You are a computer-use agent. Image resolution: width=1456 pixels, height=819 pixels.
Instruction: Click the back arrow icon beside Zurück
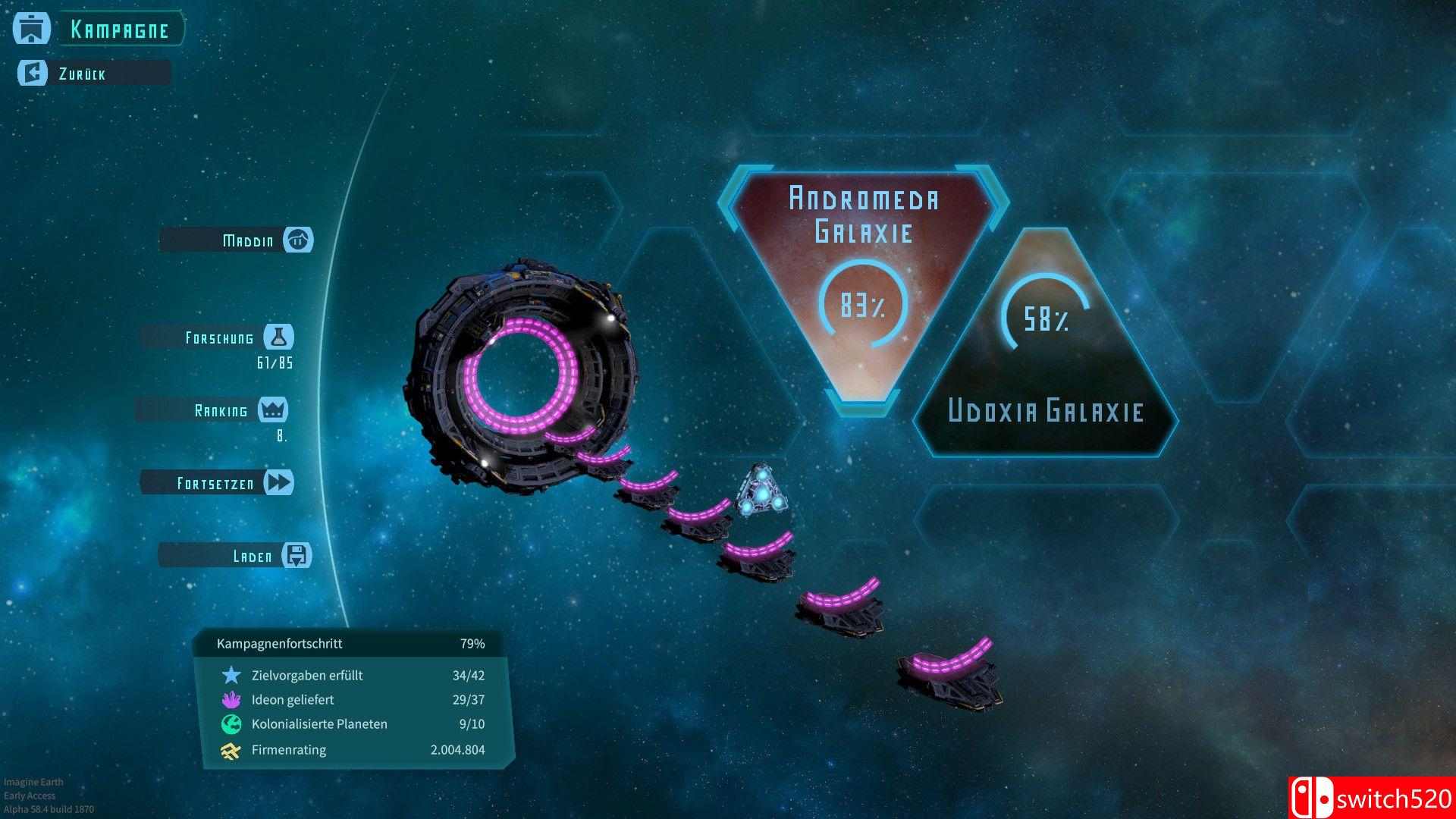tap(31, 73)
